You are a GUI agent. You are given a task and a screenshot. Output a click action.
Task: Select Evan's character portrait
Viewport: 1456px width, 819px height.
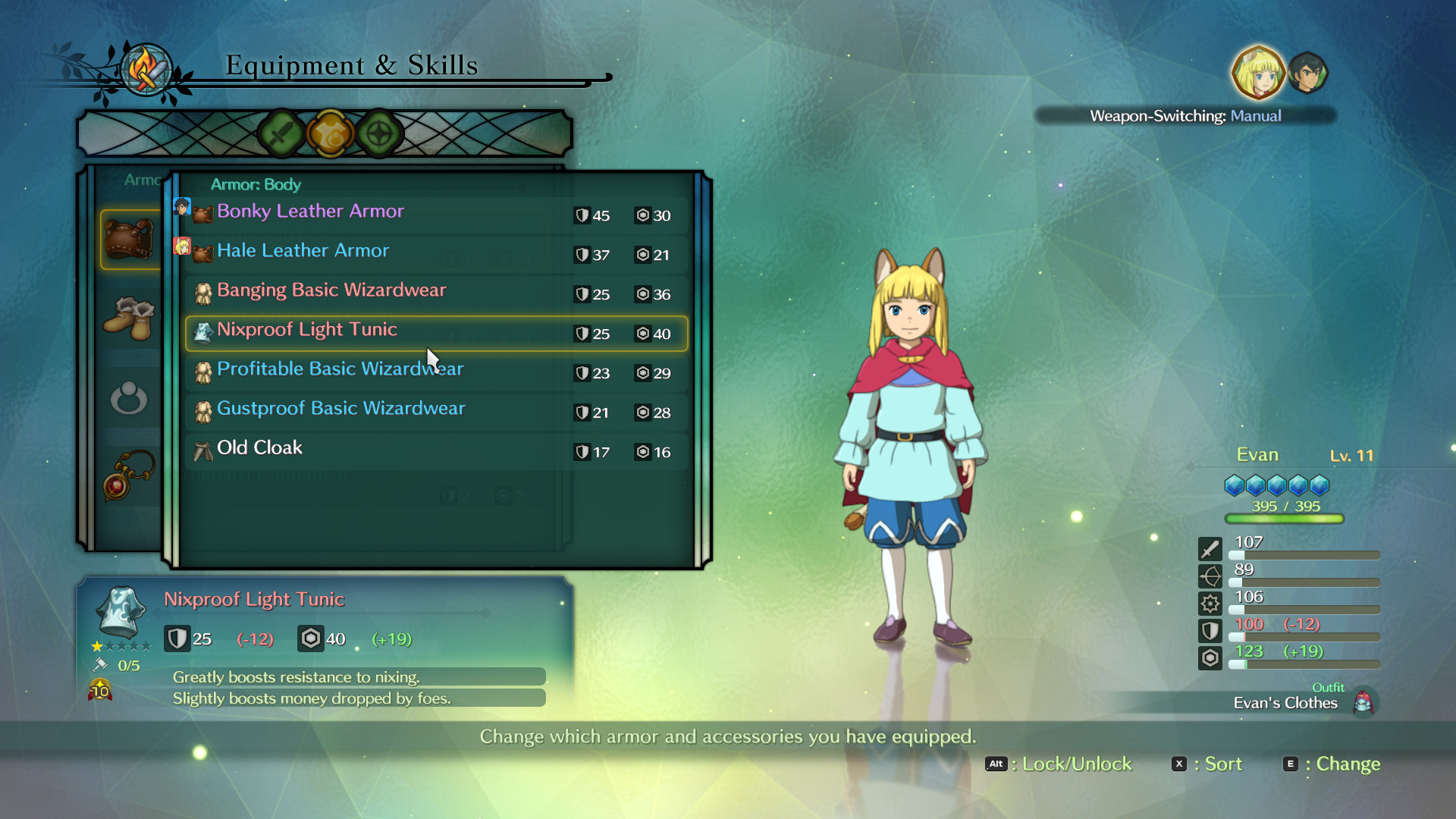[1258, 74]
